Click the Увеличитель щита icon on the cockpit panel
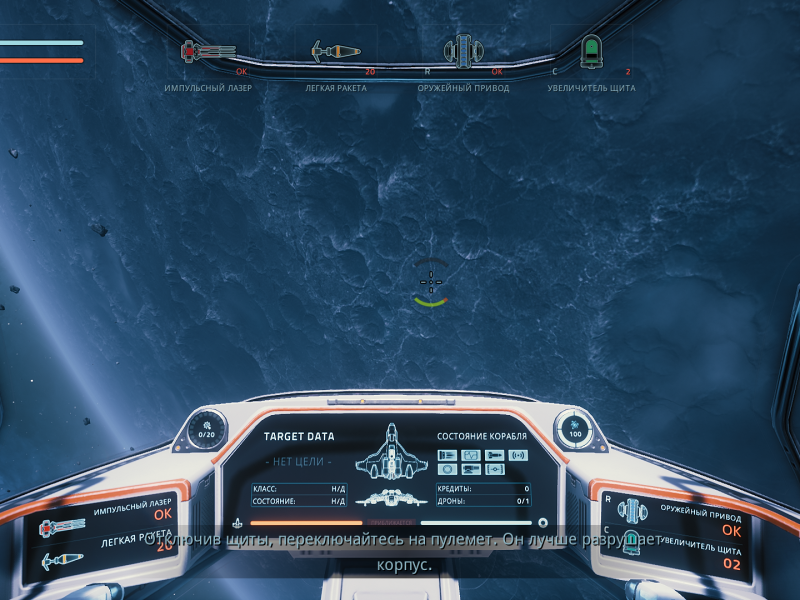Viewport: 800px width, 600px height. coord(631,546)
